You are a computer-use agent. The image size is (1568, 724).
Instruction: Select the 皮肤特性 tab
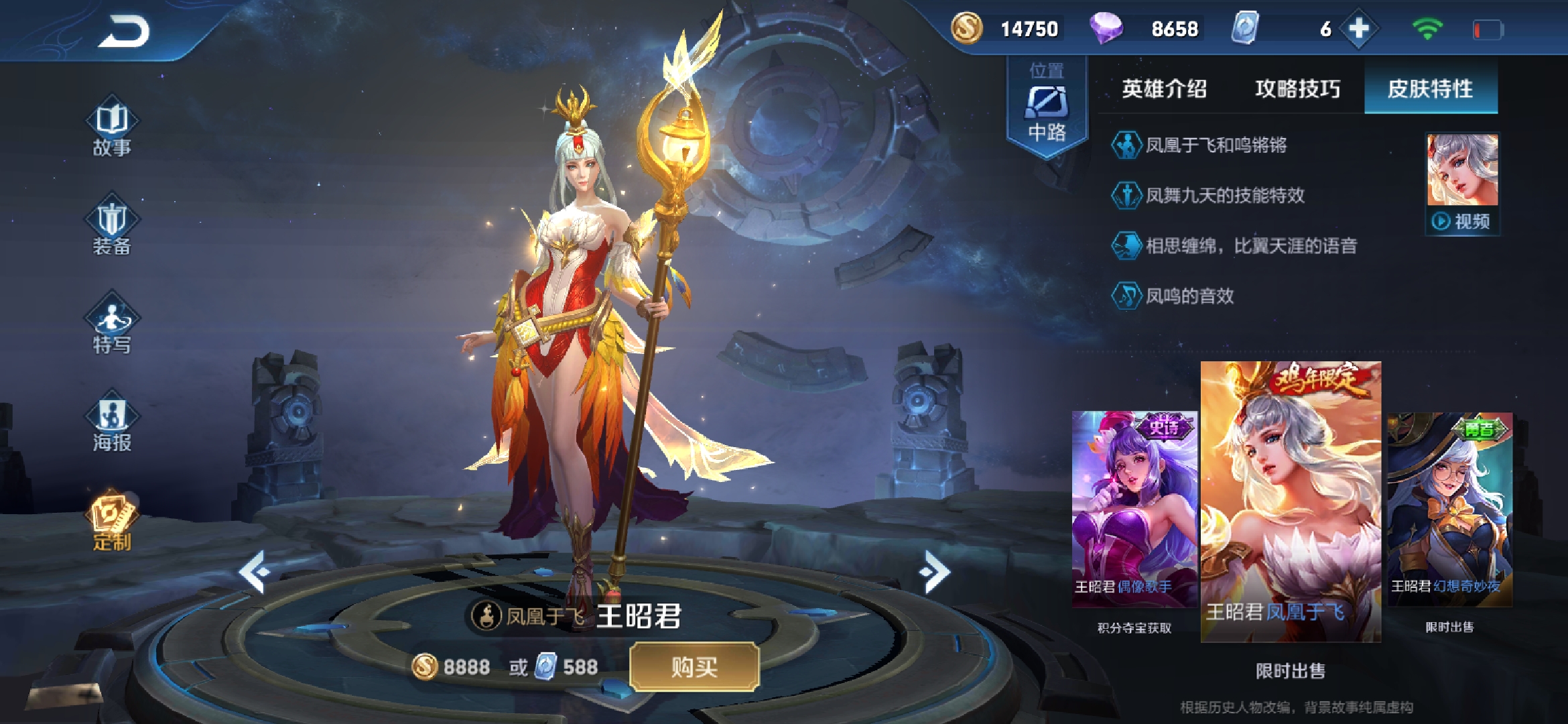click(x=1431, y=88)
